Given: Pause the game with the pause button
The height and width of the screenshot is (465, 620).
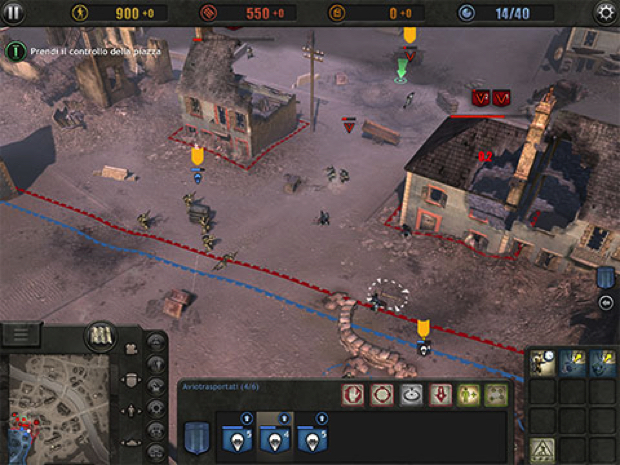Looking at the screenshot, I should click(x=14, y=12).
